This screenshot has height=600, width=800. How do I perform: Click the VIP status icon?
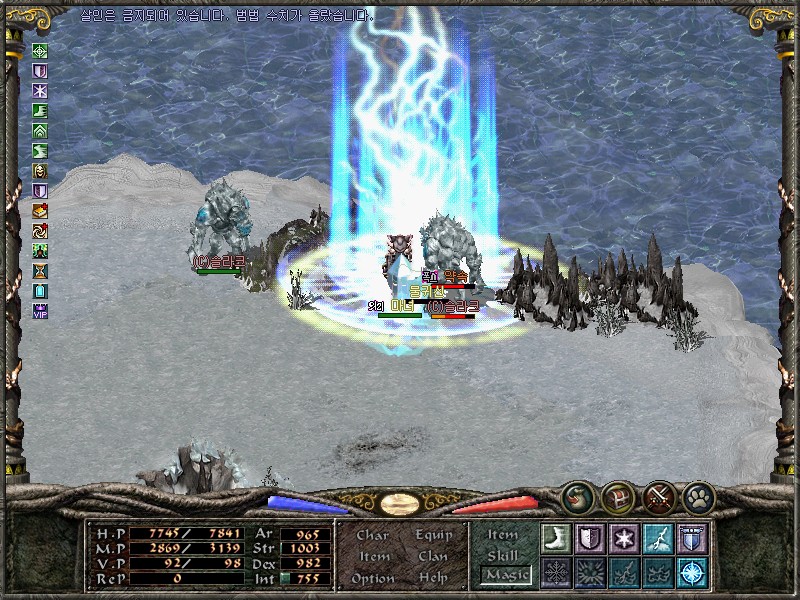(40, 311)
